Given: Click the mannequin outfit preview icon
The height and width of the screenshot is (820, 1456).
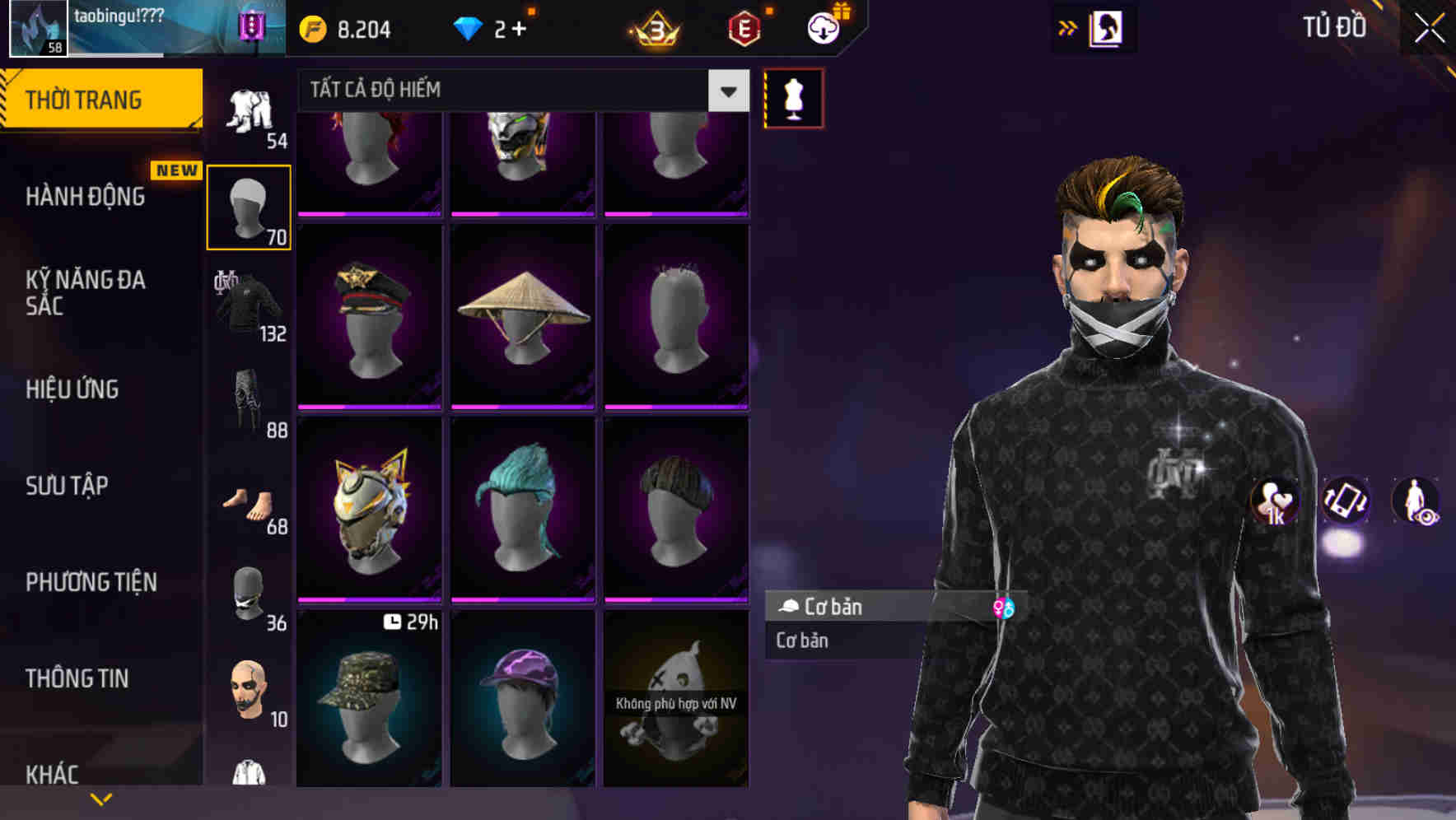Looking at the screenshot, I should [x=792, y=97].
